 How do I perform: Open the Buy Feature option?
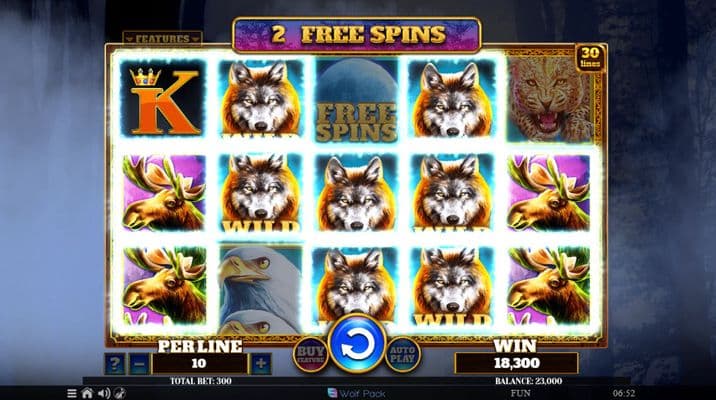(308, 353)
